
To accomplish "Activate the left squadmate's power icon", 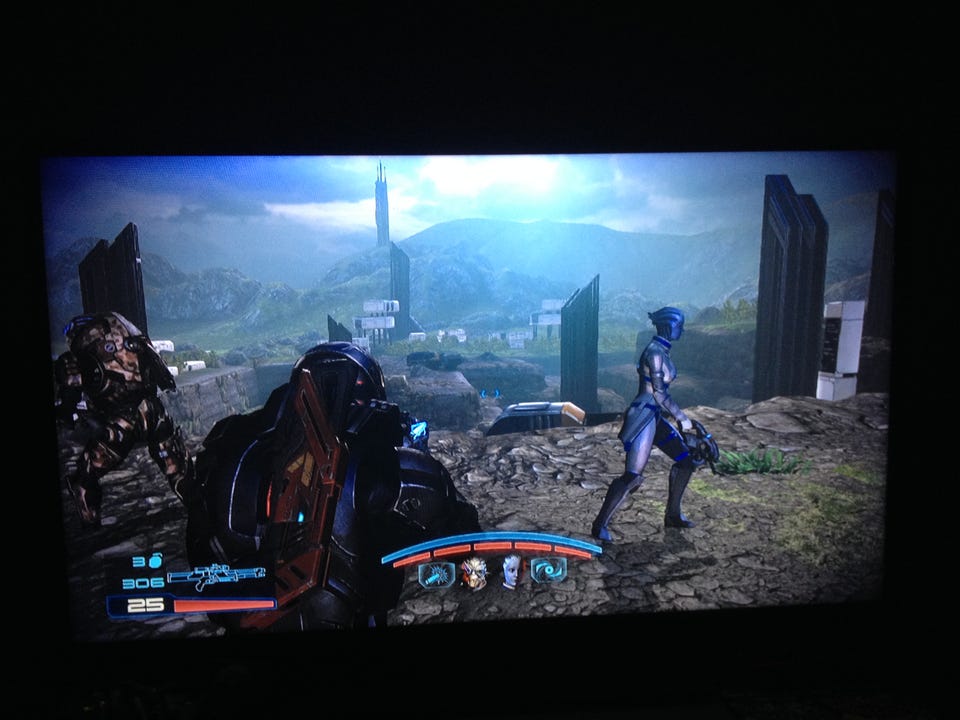I will coord(436,574).
